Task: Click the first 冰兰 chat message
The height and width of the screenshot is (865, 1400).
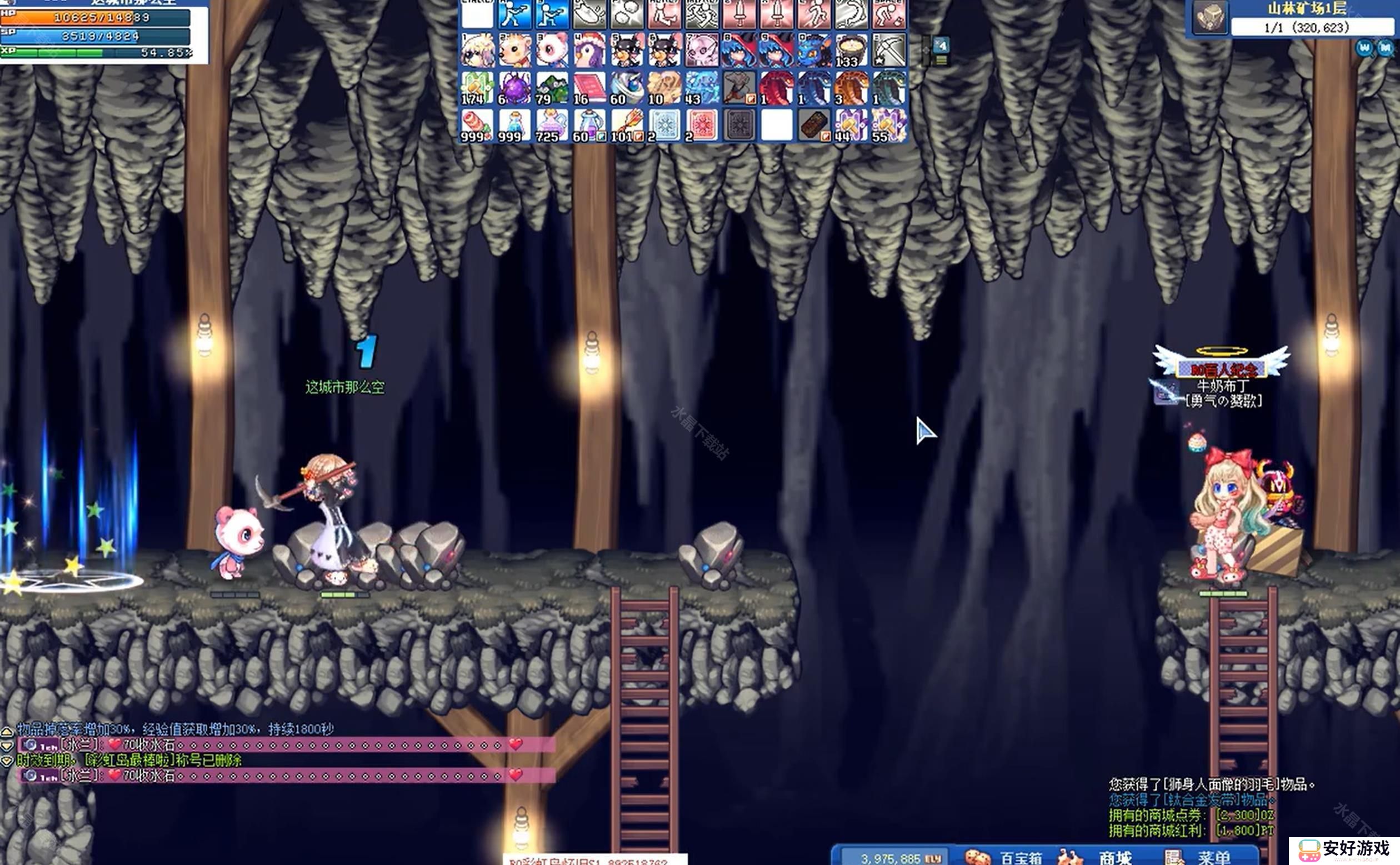Action: coord(286,744)
